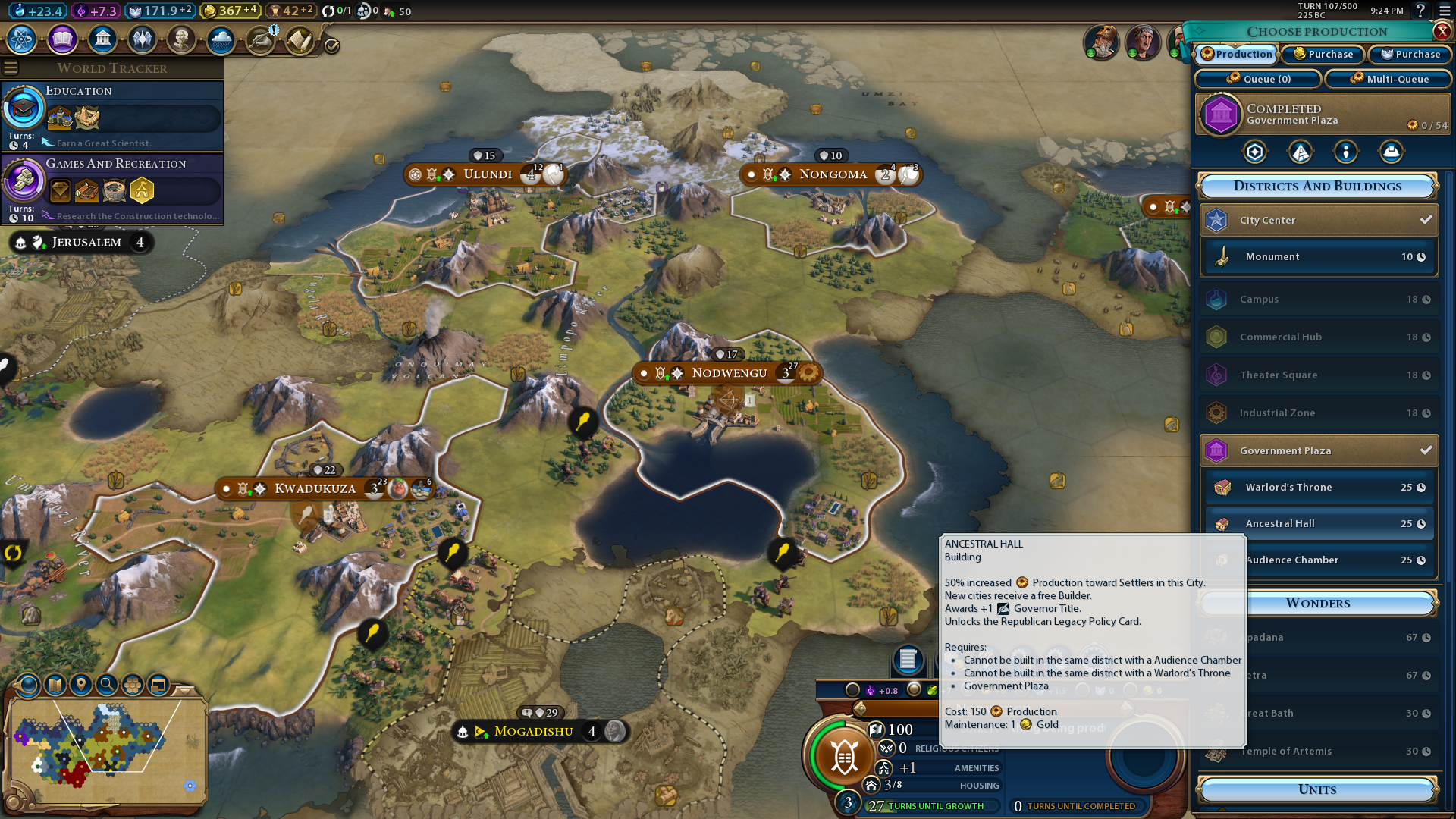Click the Kwadukuza city banner
The width and height of the screenshot is (1456, 819).
315,488
